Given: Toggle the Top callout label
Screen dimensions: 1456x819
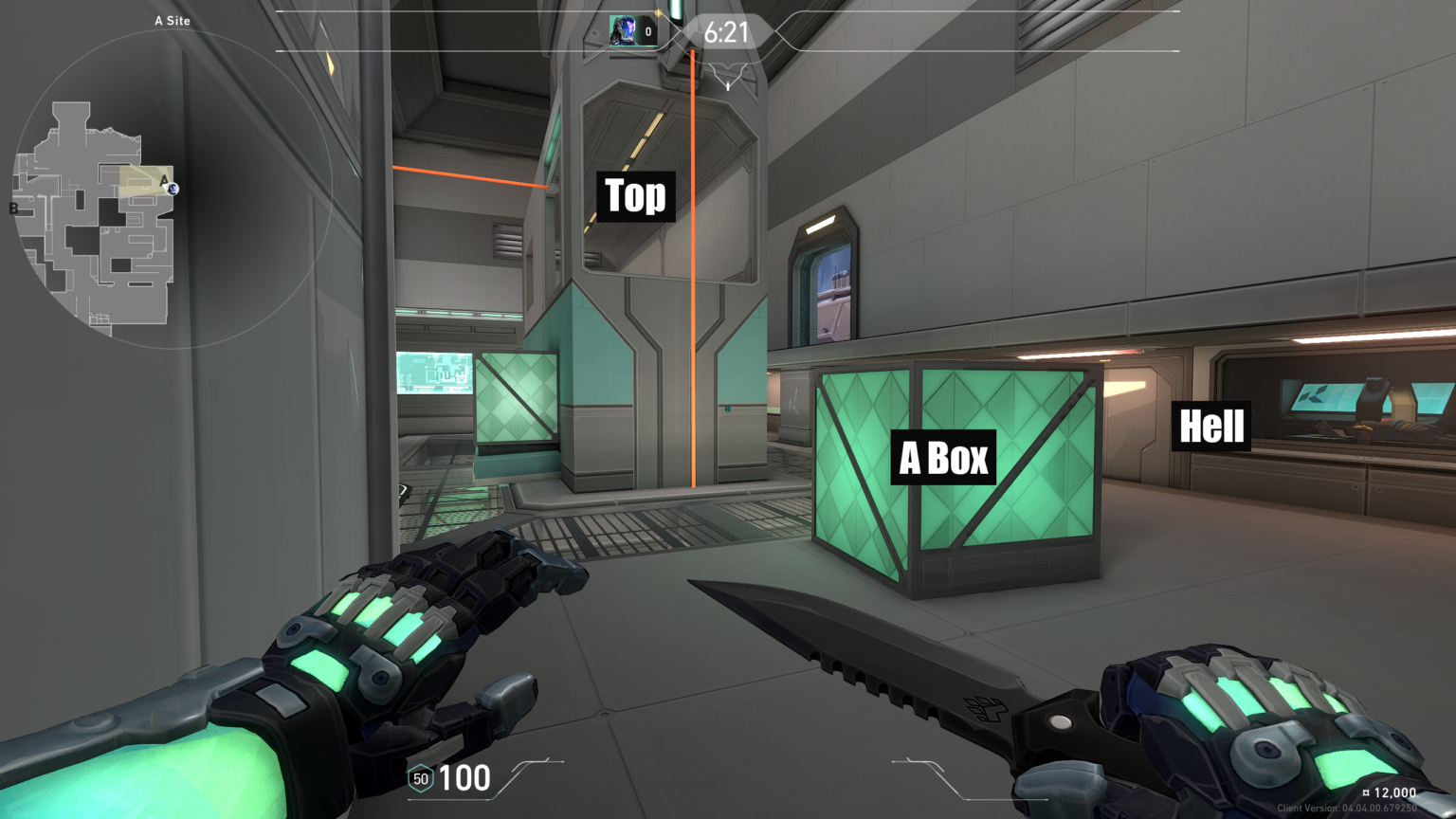Looking at the screenshot, I should (634, 196).
